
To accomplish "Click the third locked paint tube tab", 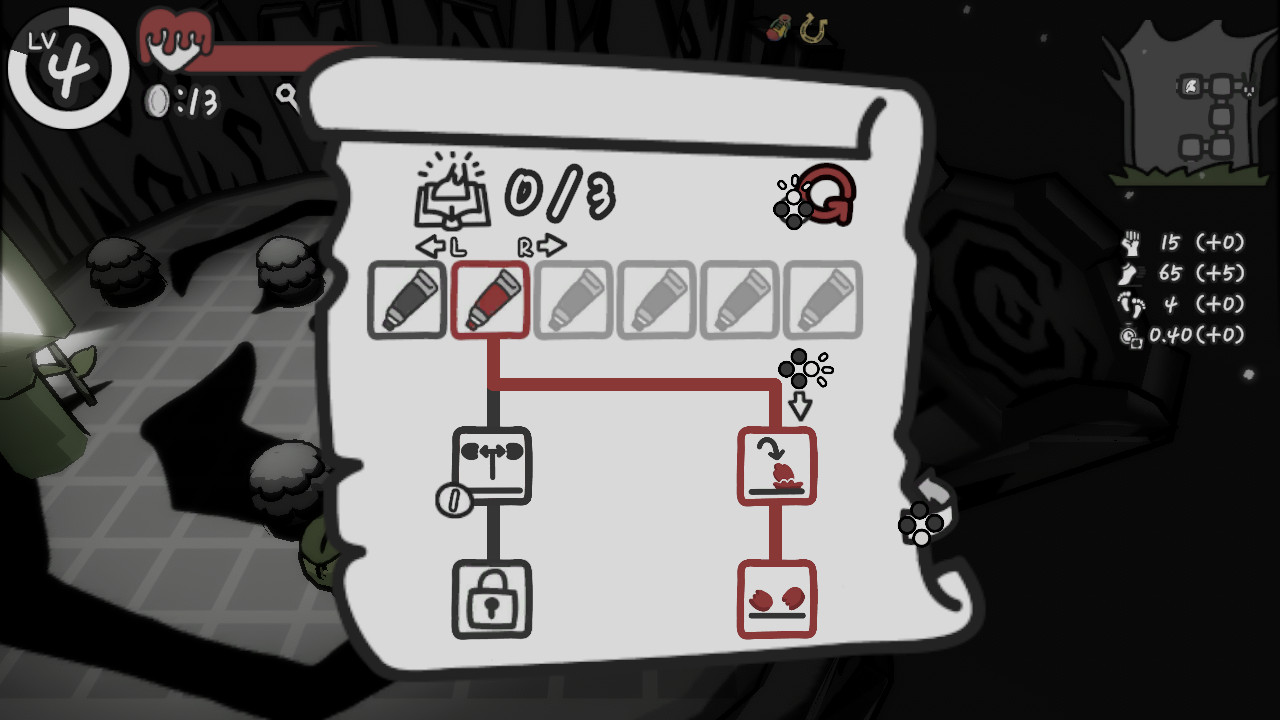I will 574,300.
